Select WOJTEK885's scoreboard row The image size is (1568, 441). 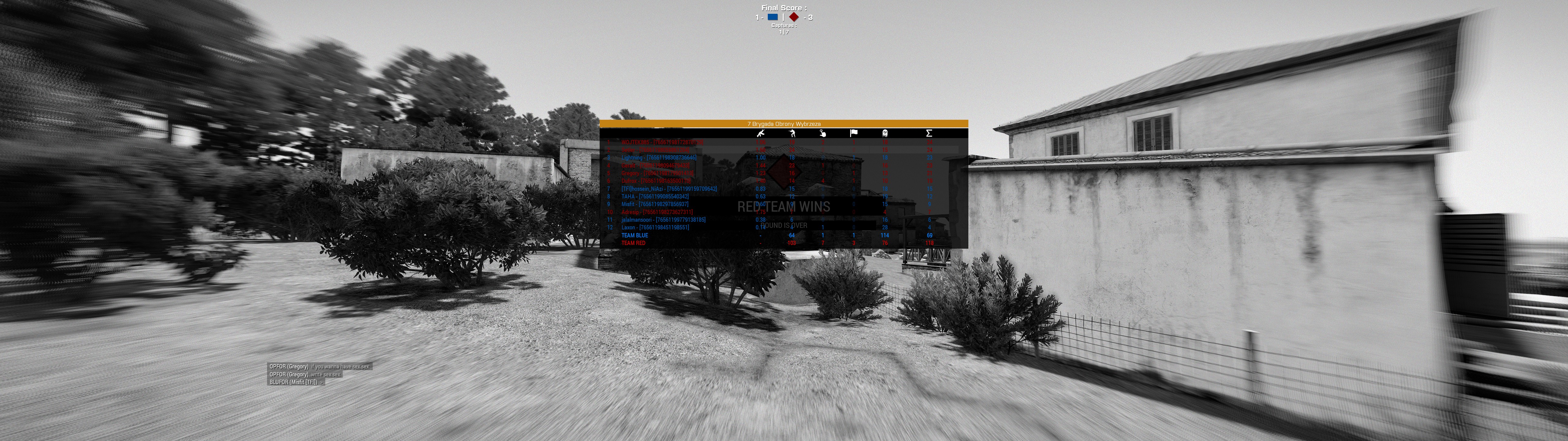(662, 142)
